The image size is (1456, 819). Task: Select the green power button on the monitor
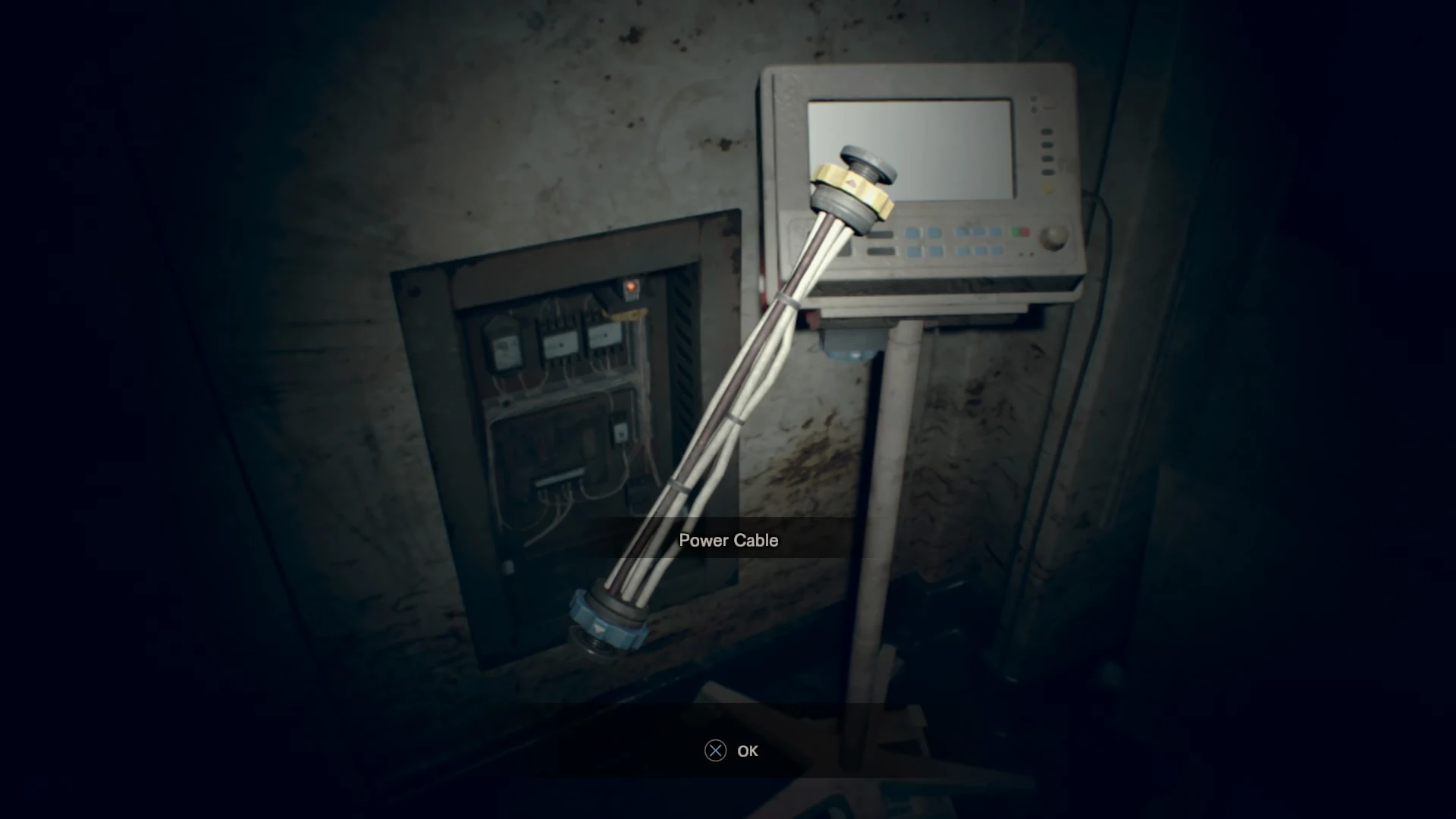coord(1015,231)
